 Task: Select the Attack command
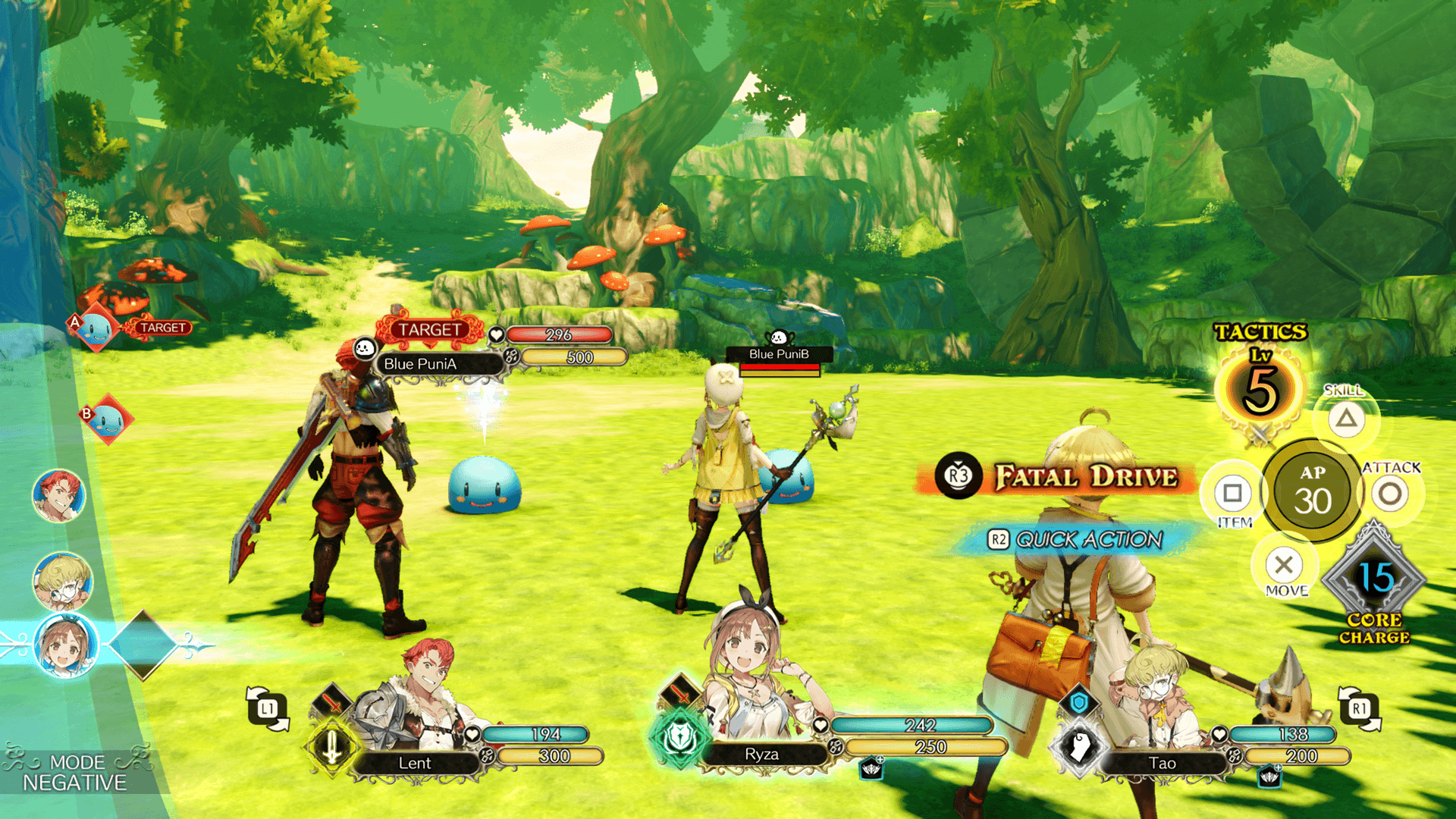coord(1389,494)
